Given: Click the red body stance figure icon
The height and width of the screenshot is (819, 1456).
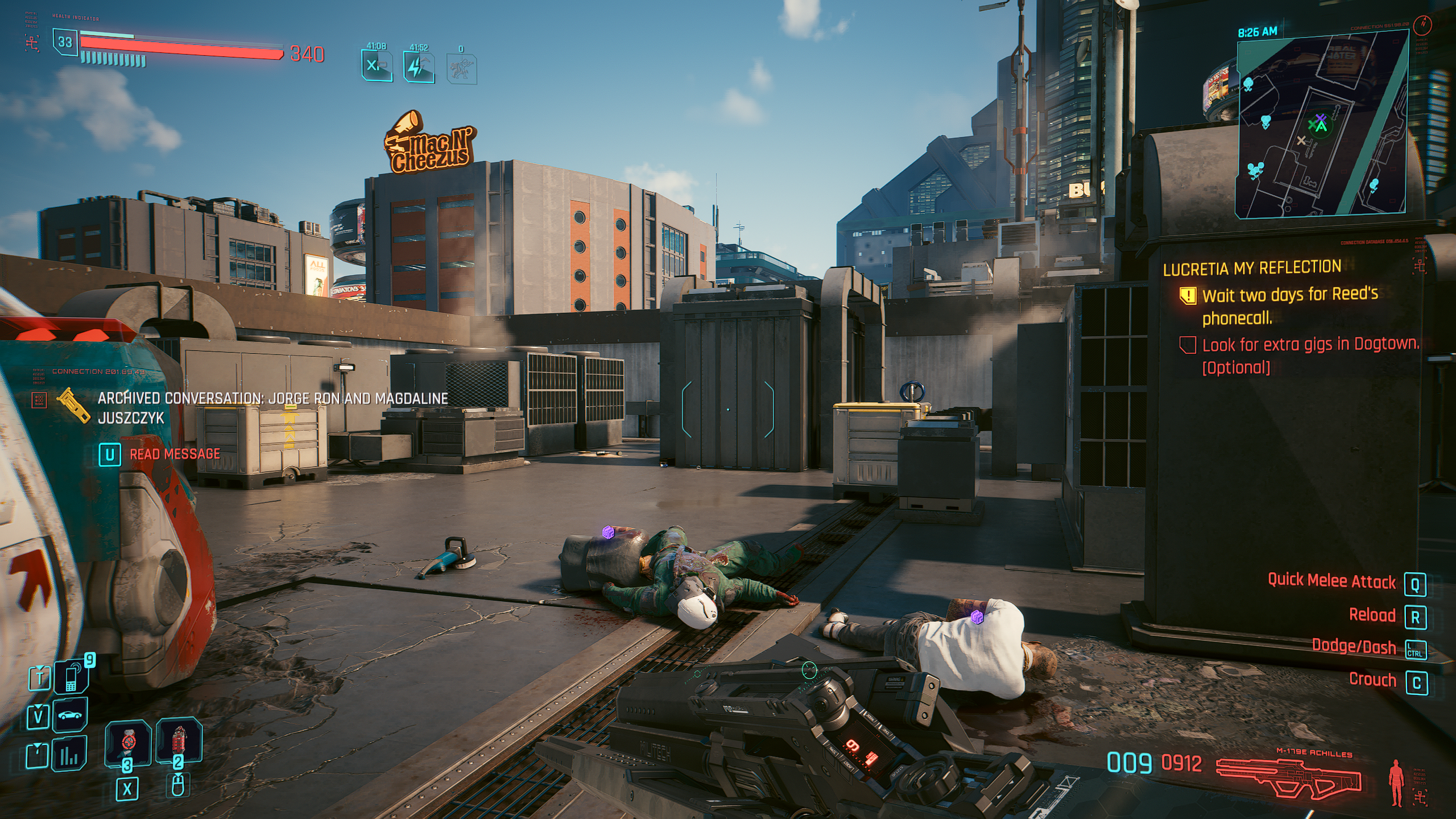Looking at the screenshot, I should pos(1396,782).
